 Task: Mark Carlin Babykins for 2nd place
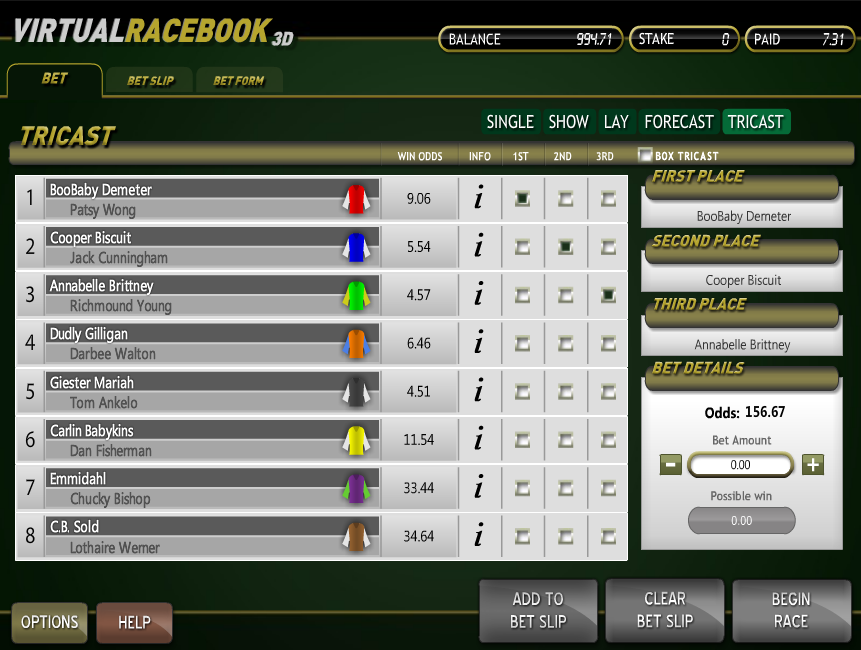coord(565,439)
